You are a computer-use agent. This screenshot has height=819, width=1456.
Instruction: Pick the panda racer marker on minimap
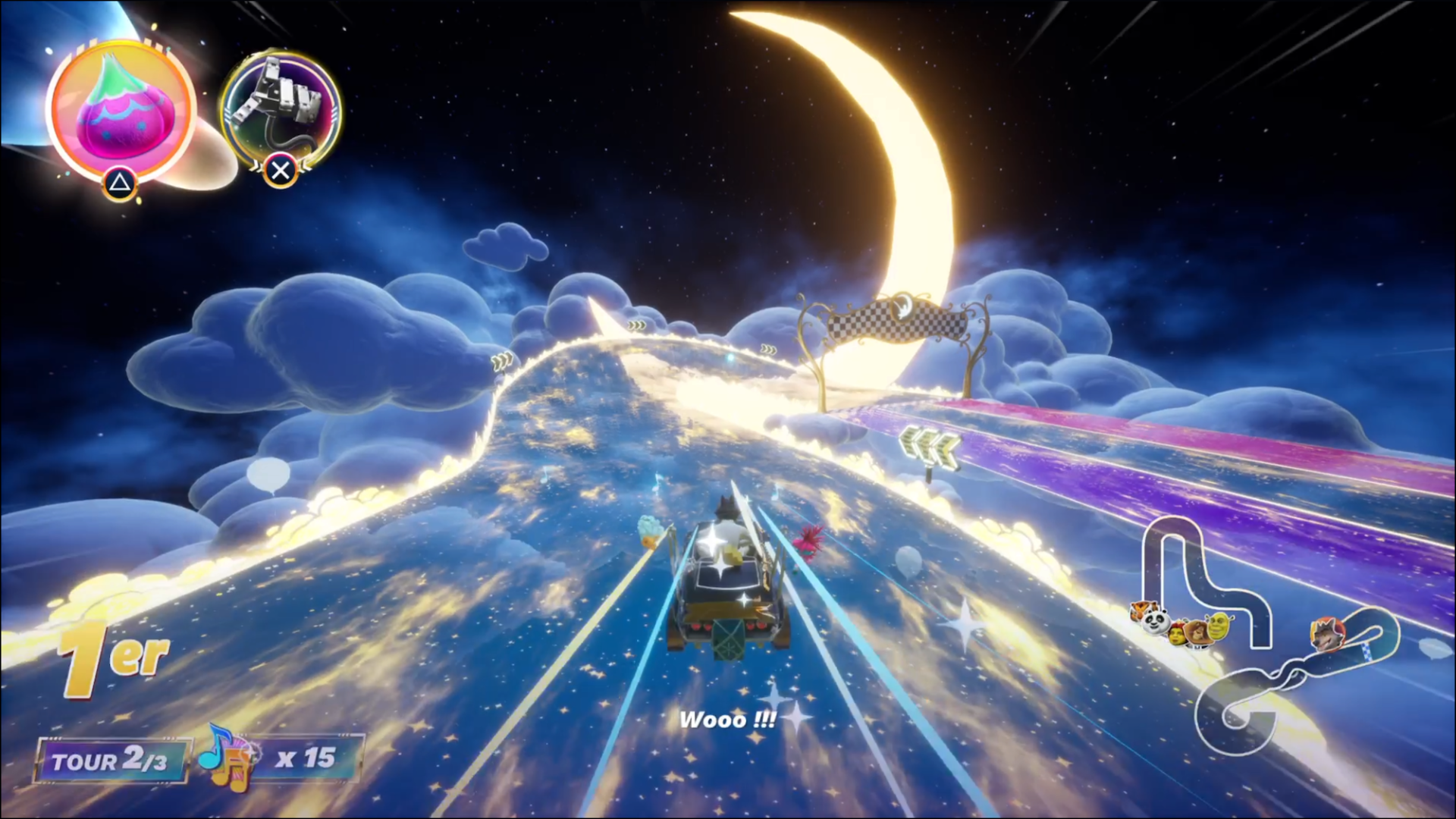1155,623
